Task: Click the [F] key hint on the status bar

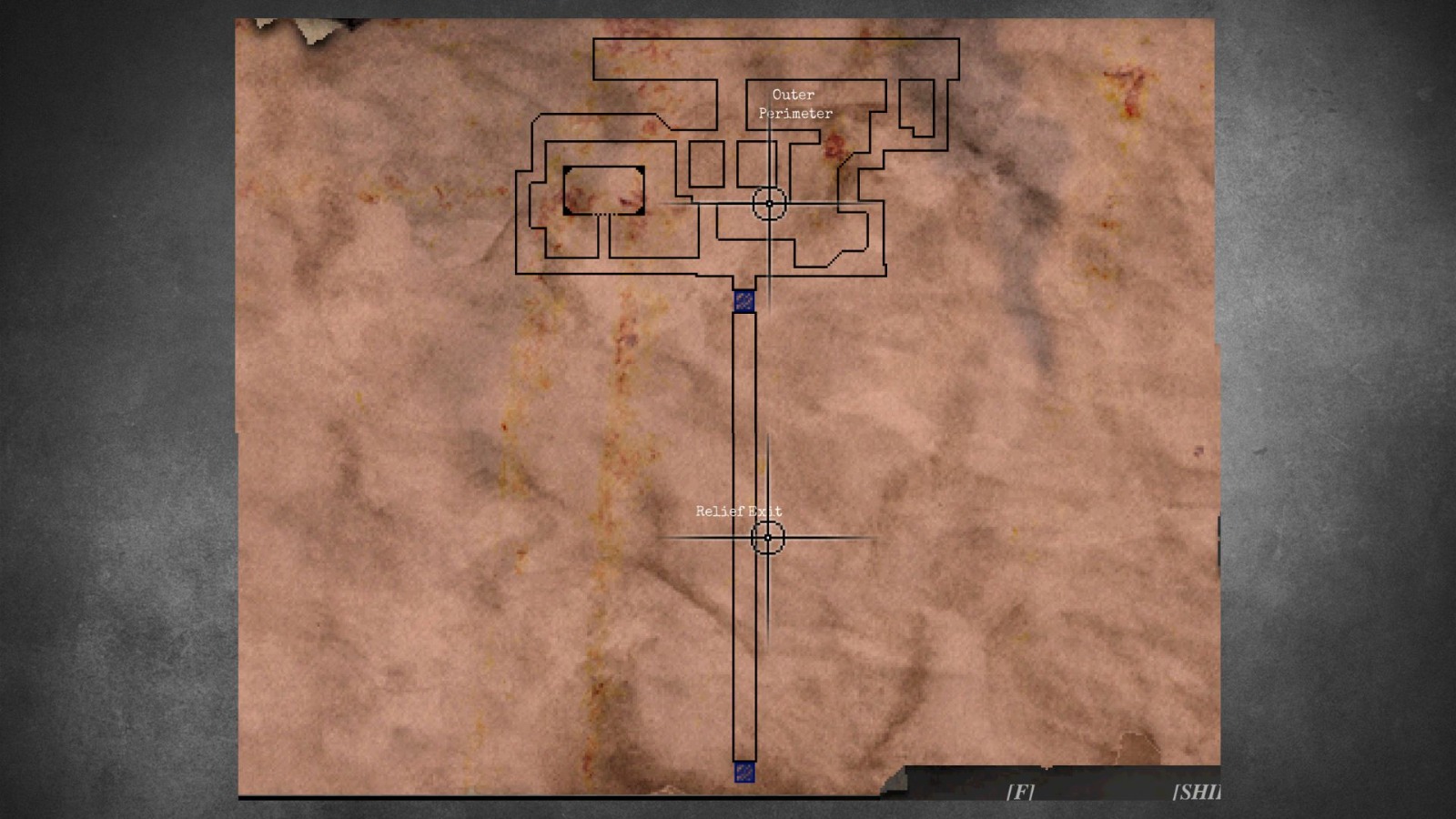Action: click(x=1019, y=792)
